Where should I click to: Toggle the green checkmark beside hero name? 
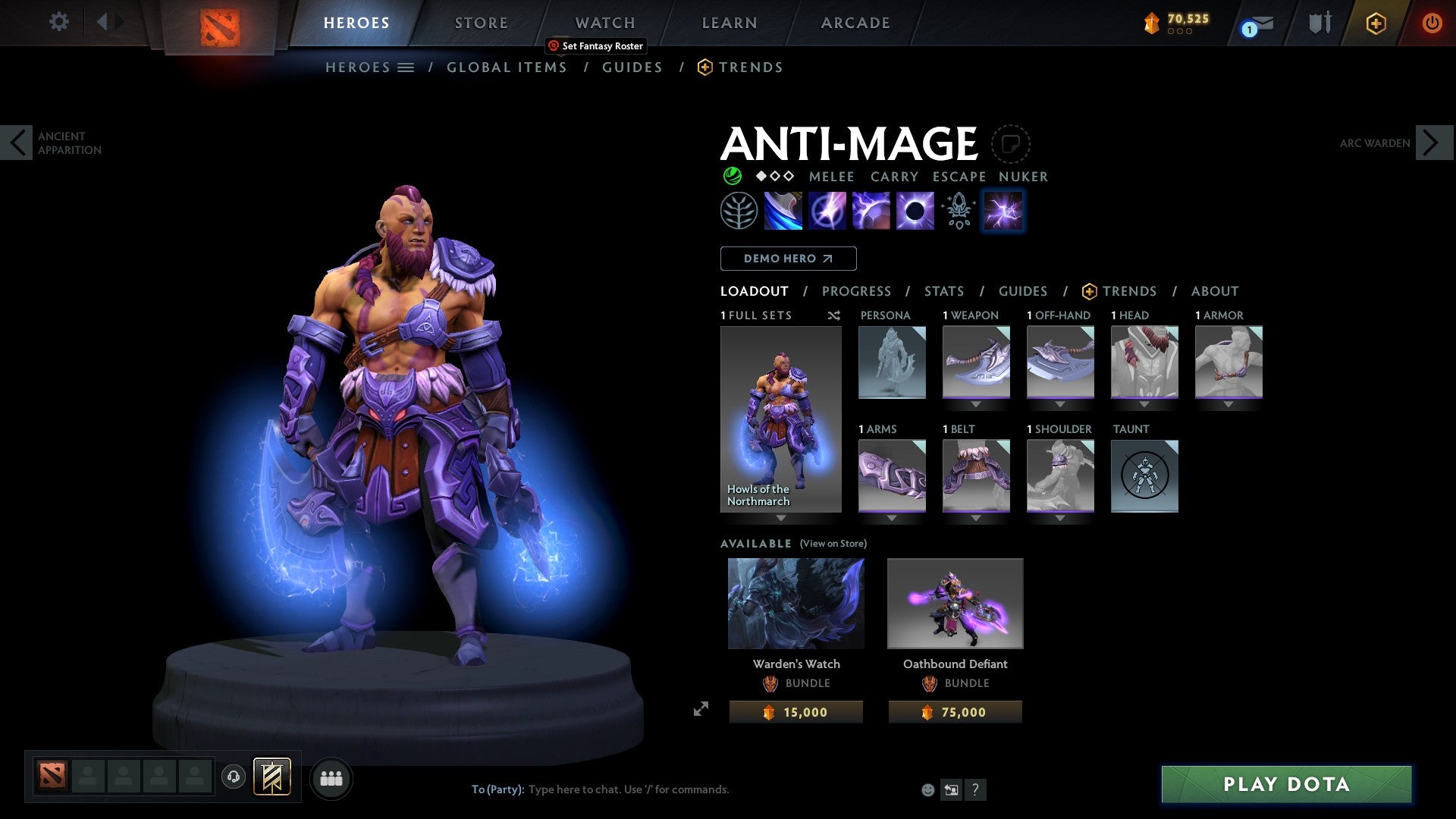[731, 176]
